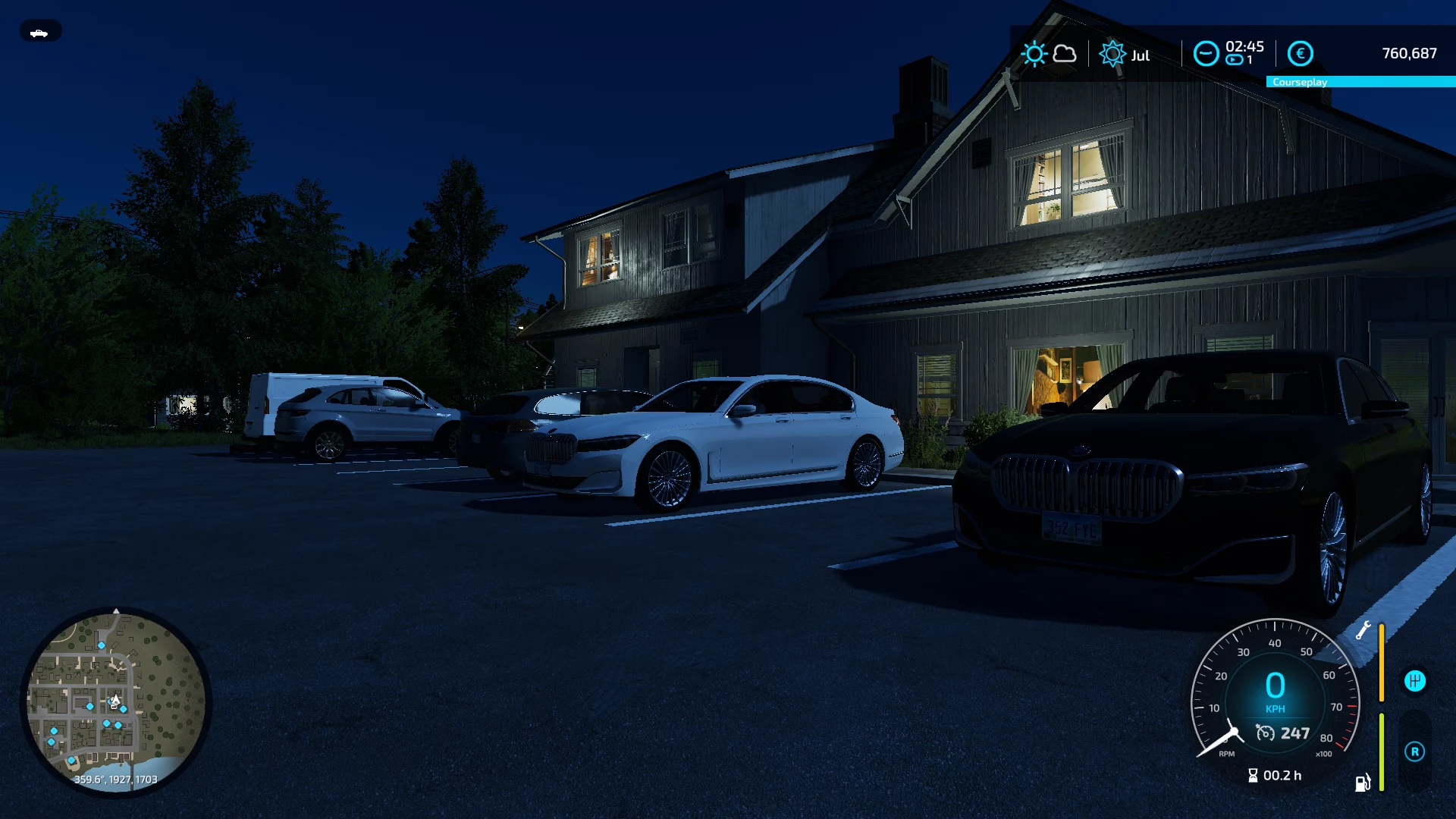
Task: Switch to the Courseplay tab
Action: click(1300, 82)
